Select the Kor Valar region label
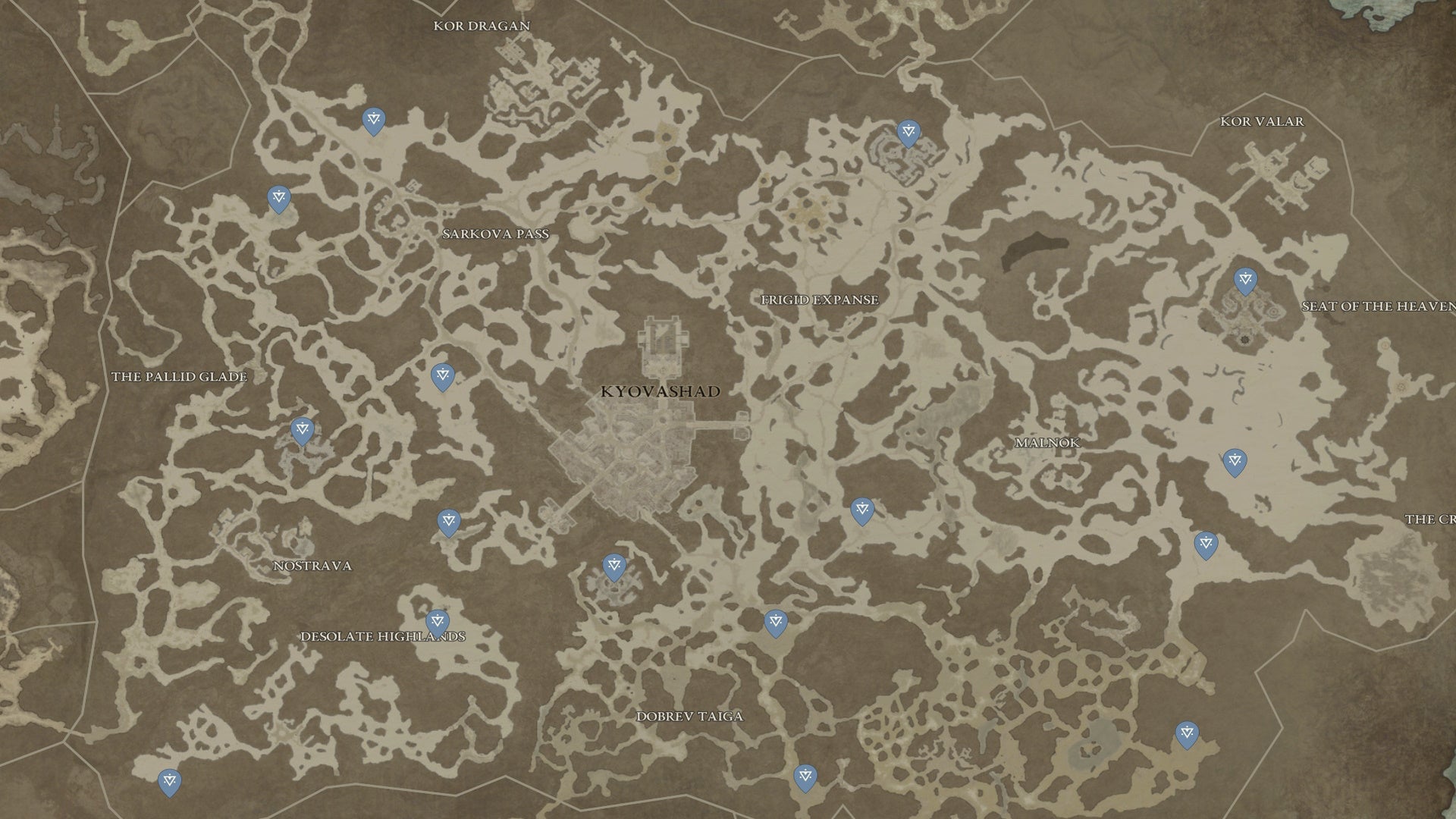This screenshot has height=819, width=1456. point(1262,120)
